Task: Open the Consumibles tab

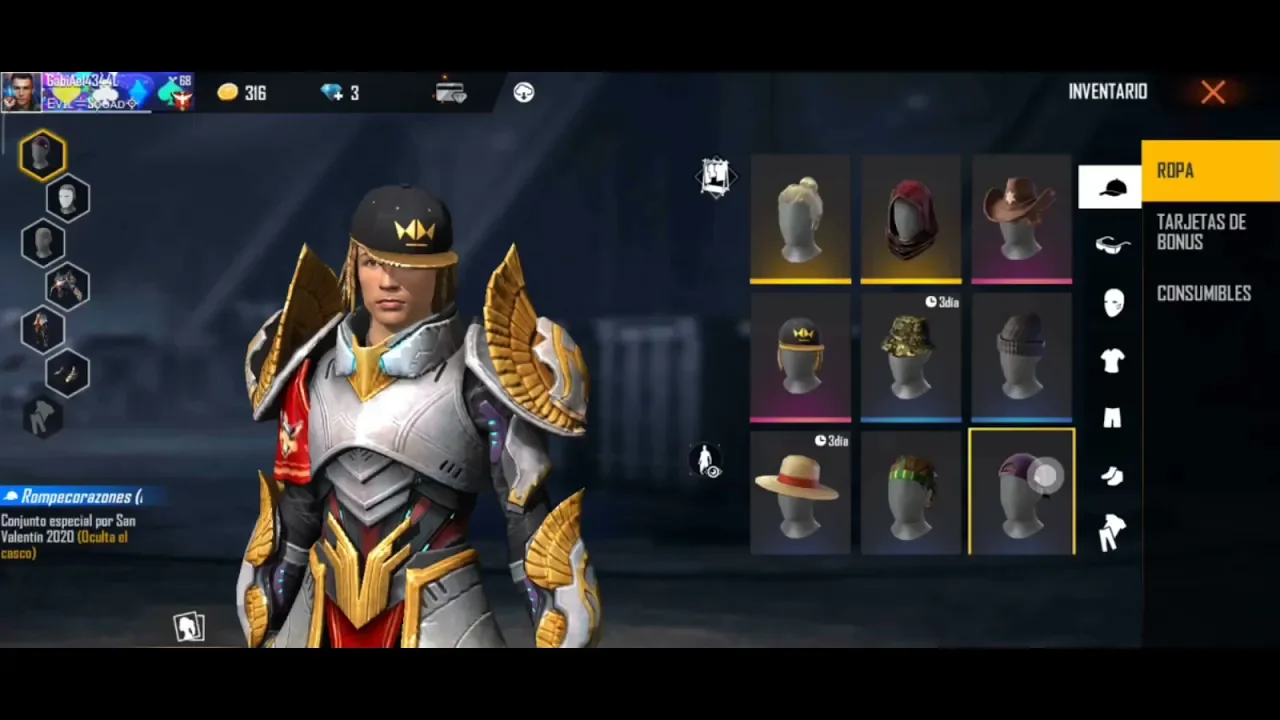Action: [x=1204, y=294]
